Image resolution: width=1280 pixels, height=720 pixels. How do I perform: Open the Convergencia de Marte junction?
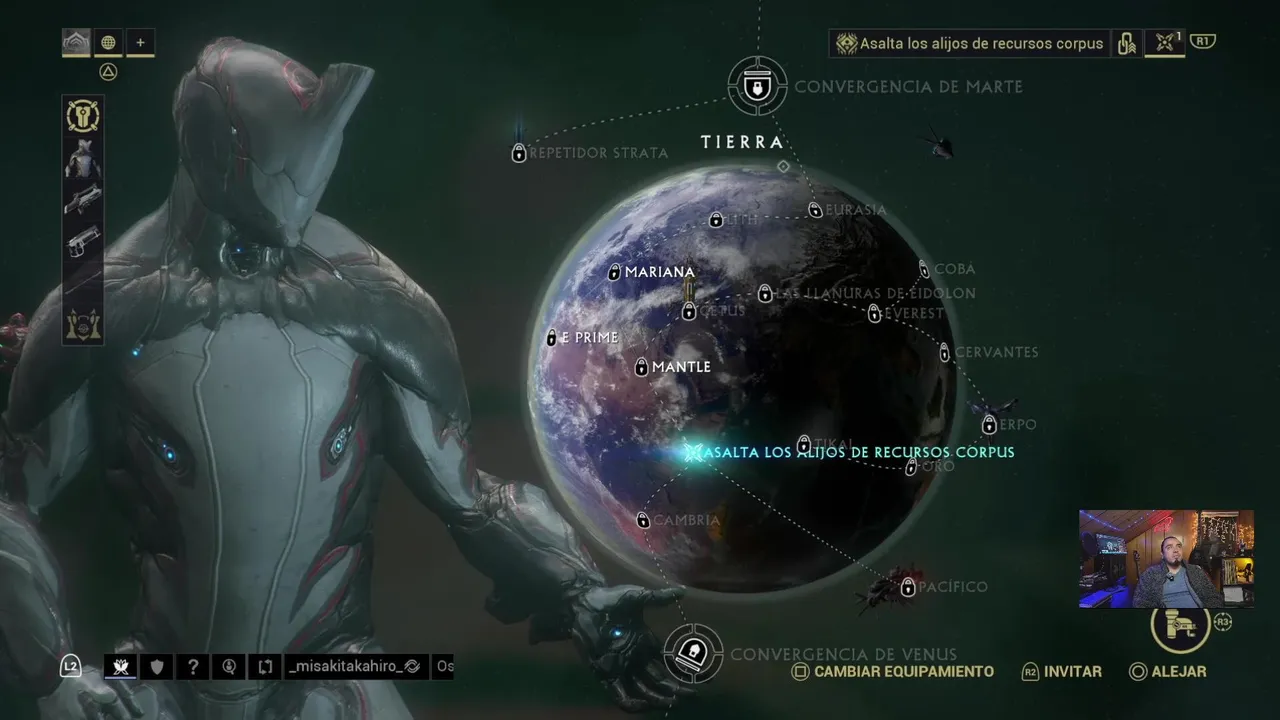pos(758,86)
